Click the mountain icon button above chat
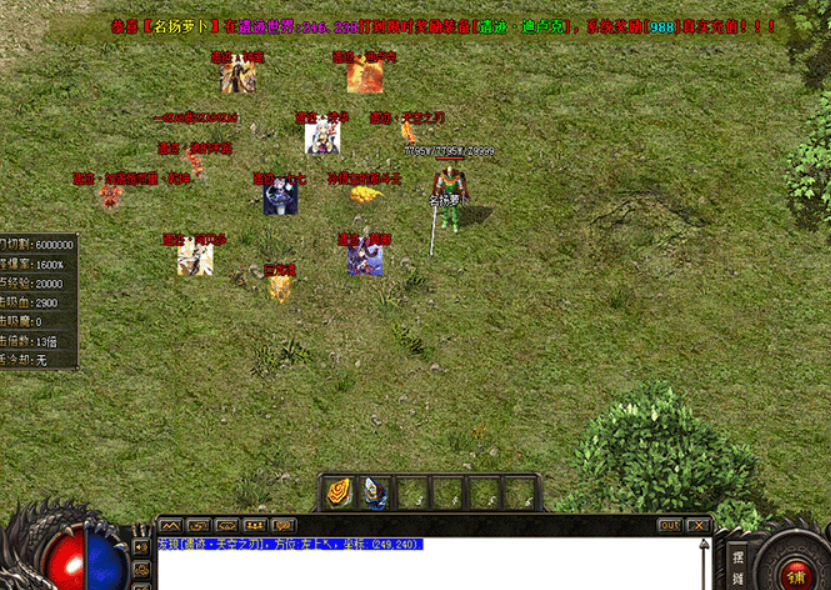 [x=170, y=525]
